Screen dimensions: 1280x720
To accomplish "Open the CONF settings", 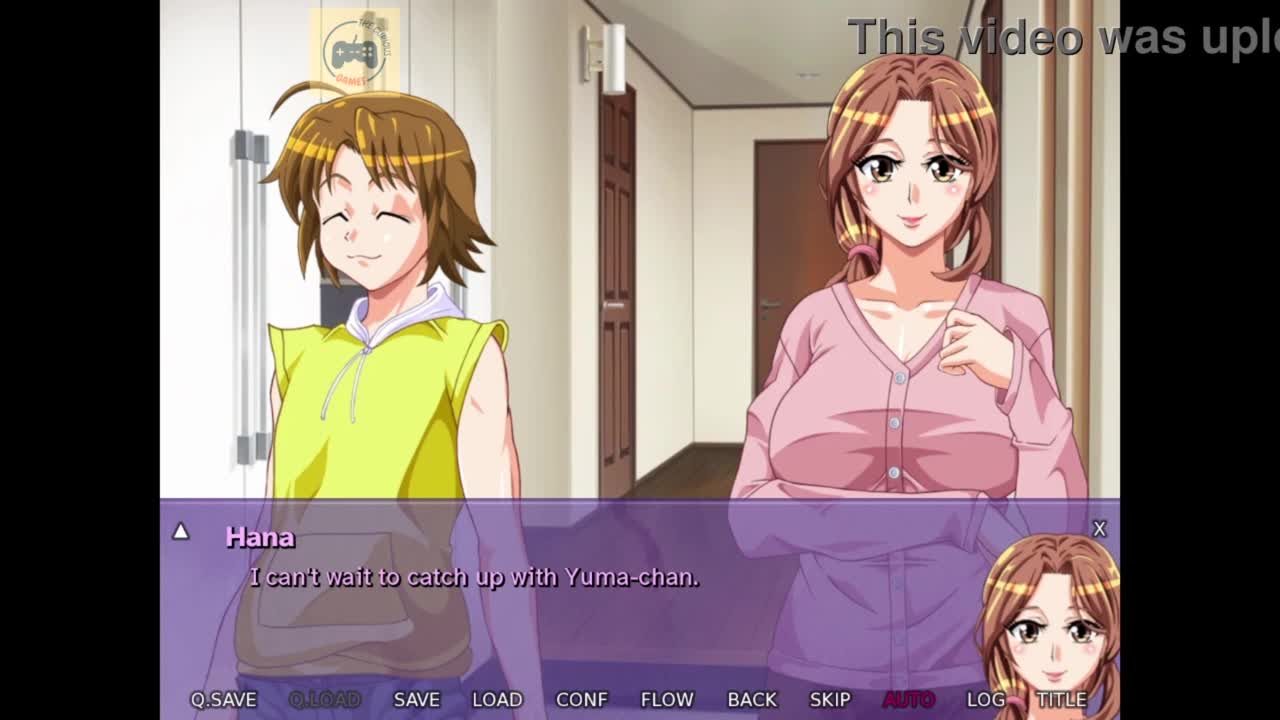I will [581, 700].
